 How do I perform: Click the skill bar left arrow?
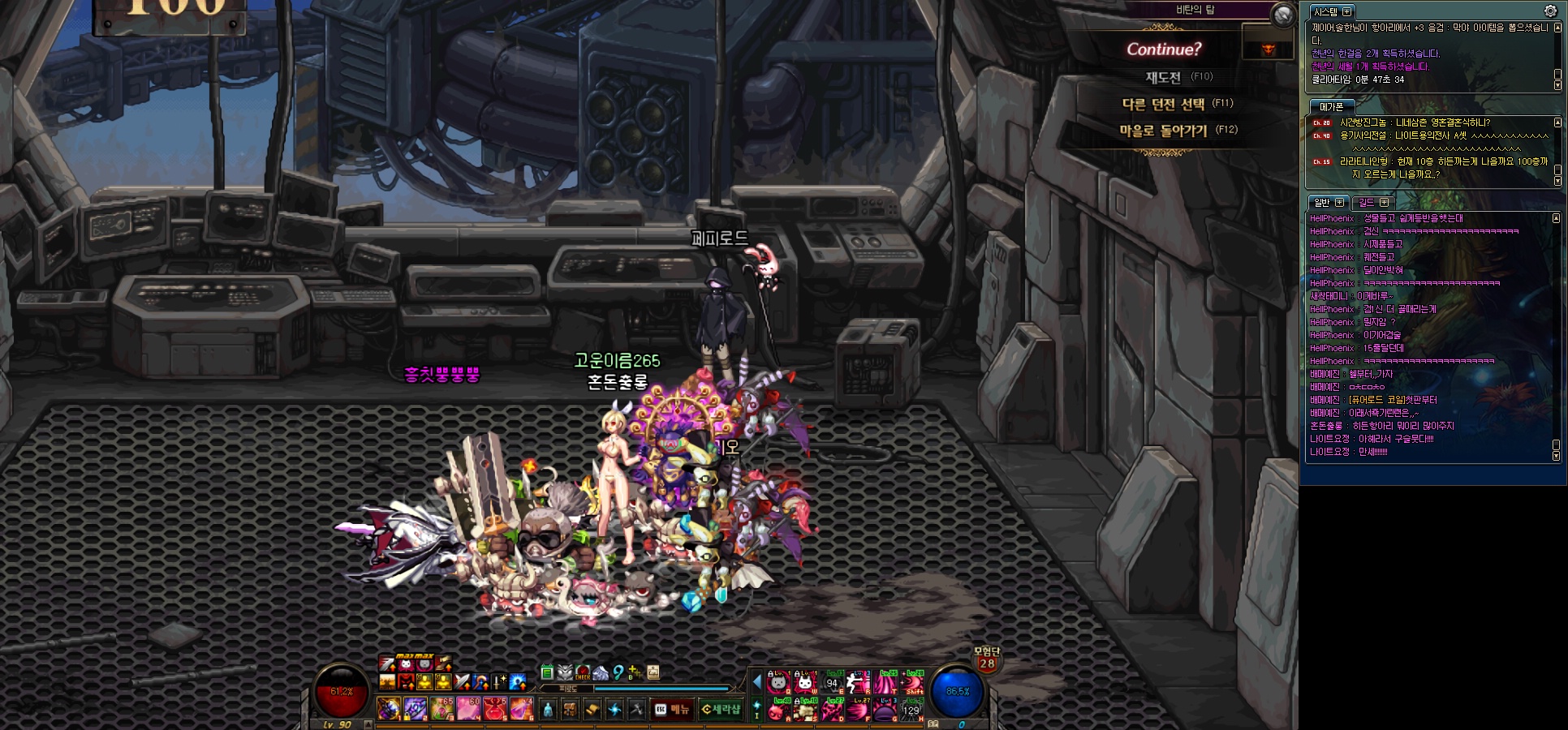pyautogui.click(x=757, y=681)
